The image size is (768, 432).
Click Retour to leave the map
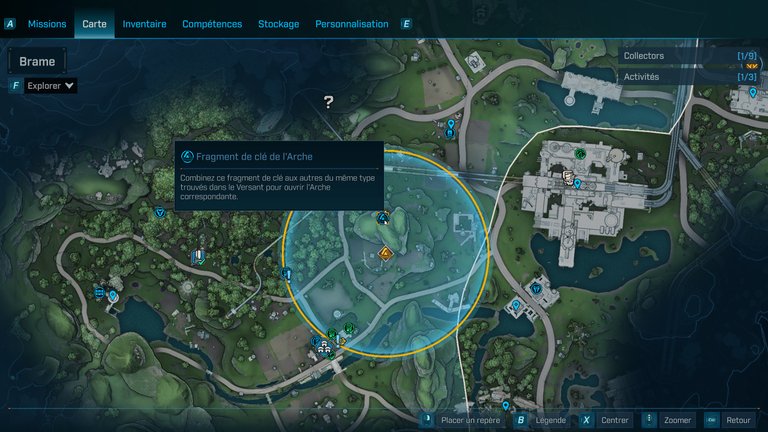pyautogui.click(x=738, y=421)
